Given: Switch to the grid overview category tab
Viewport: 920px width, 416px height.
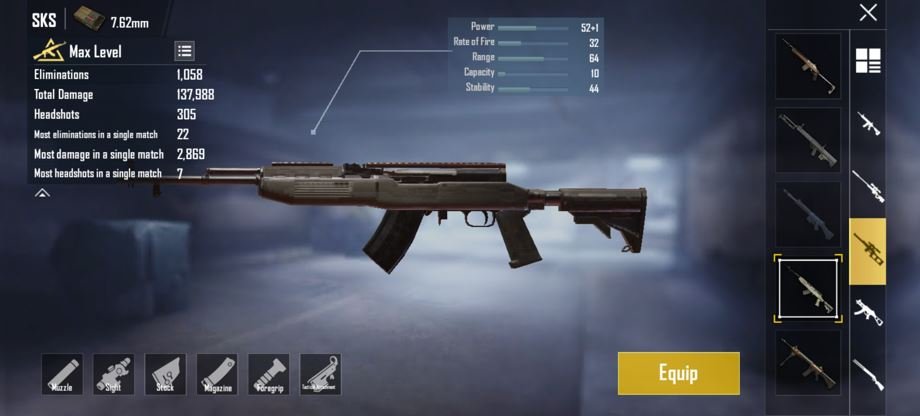Looking at the screenshot, I should point(868,61).
